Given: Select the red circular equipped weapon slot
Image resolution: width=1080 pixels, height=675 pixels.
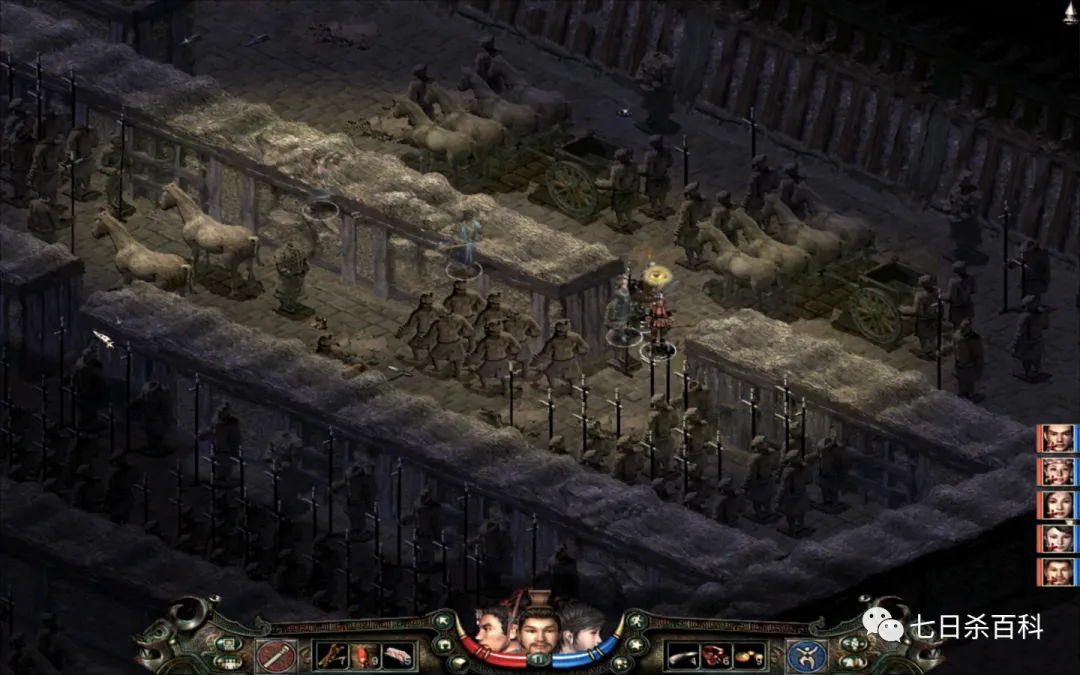Looking at the screenshot, I should 274,656.
